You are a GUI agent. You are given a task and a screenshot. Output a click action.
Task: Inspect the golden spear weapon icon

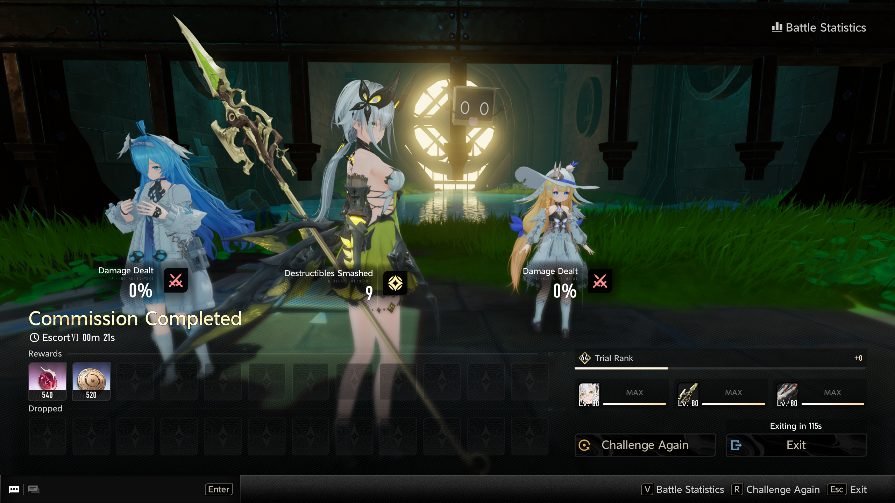click(687, 393)
